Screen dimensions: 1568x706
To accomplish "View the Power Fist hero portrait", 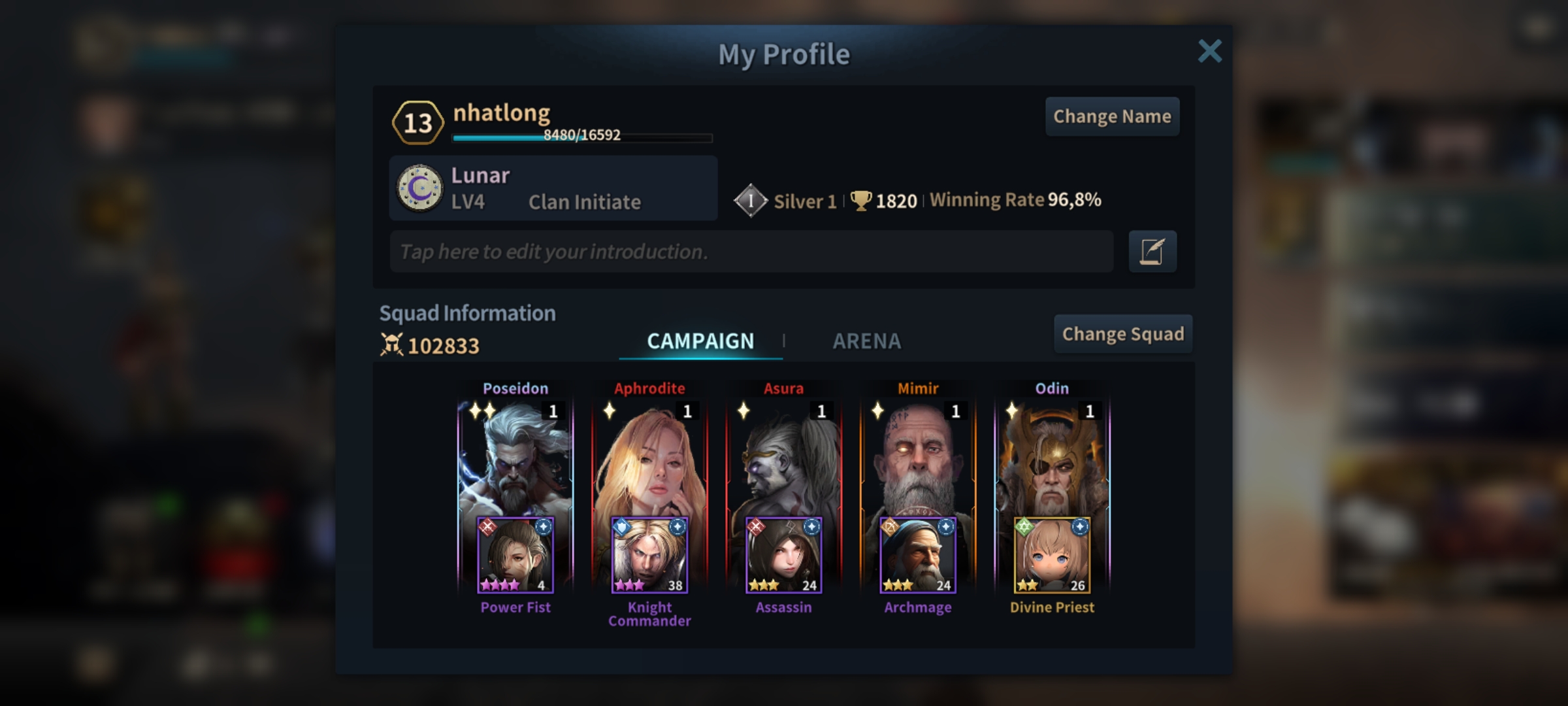I will (515, 556).
